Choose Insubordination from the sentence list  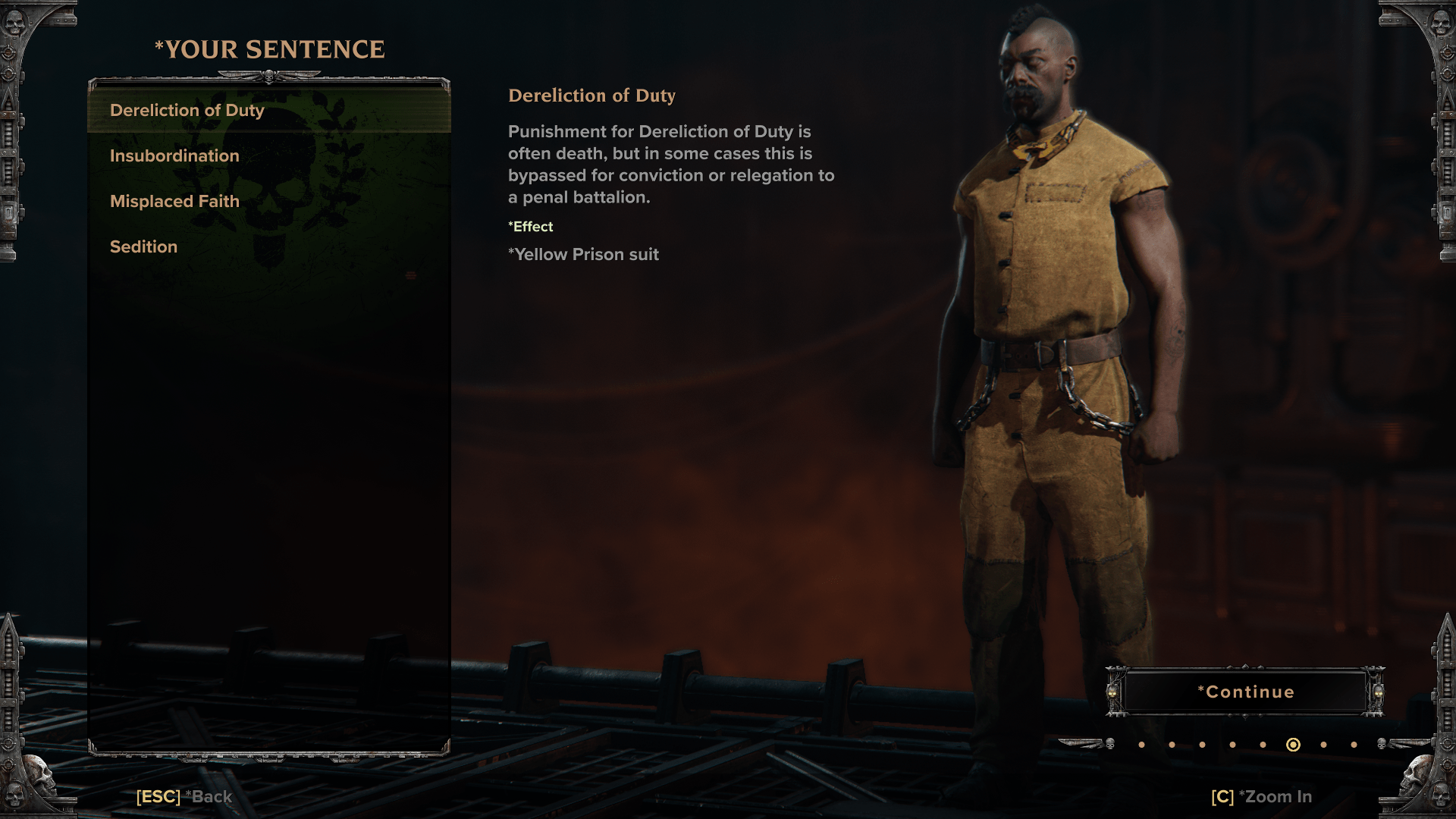(x=174, y=156)
